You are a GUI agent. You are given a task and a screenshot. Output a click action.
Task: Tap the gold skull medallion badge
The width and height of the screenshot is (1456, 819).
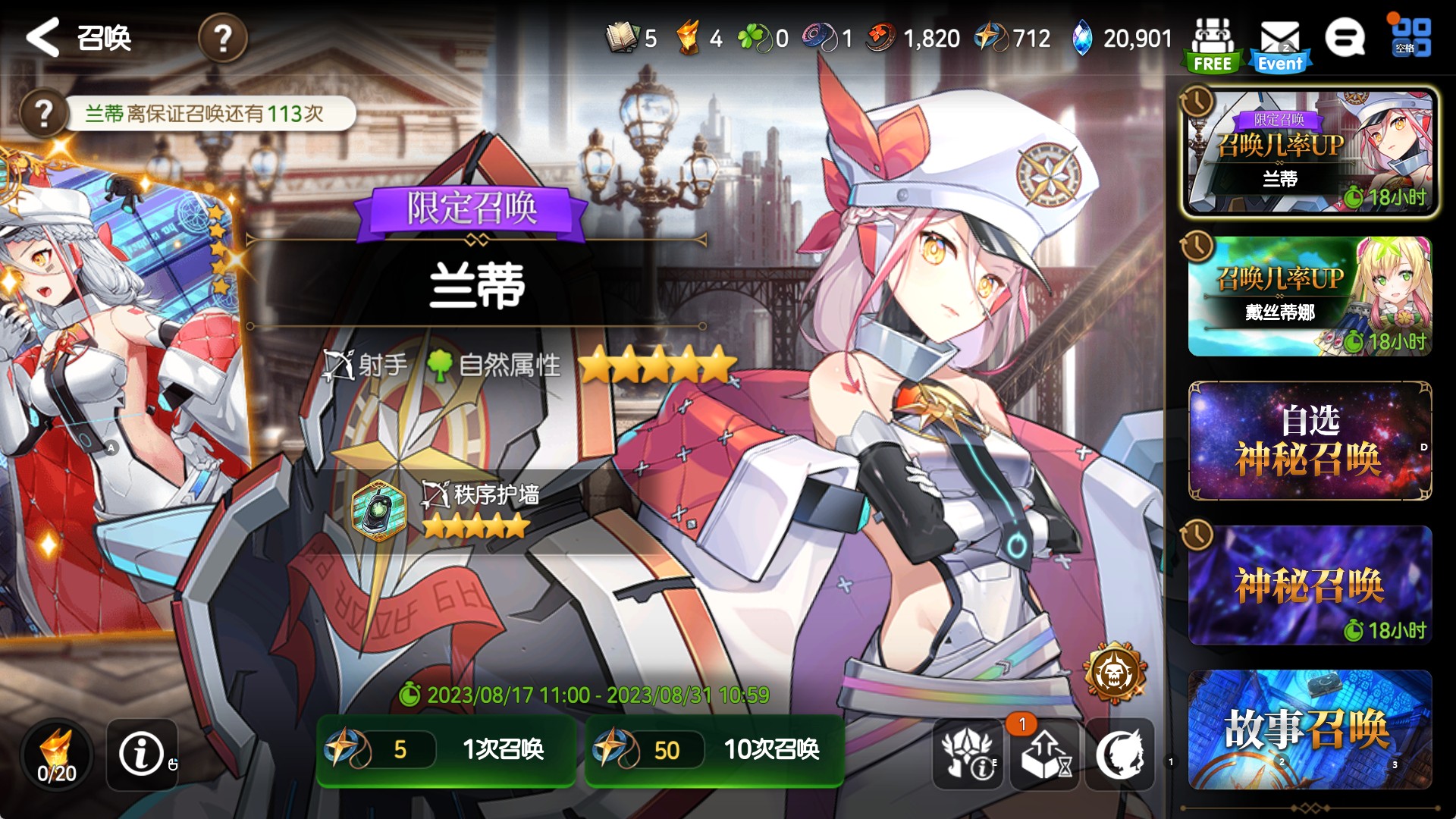click(x=1114, y=672)
